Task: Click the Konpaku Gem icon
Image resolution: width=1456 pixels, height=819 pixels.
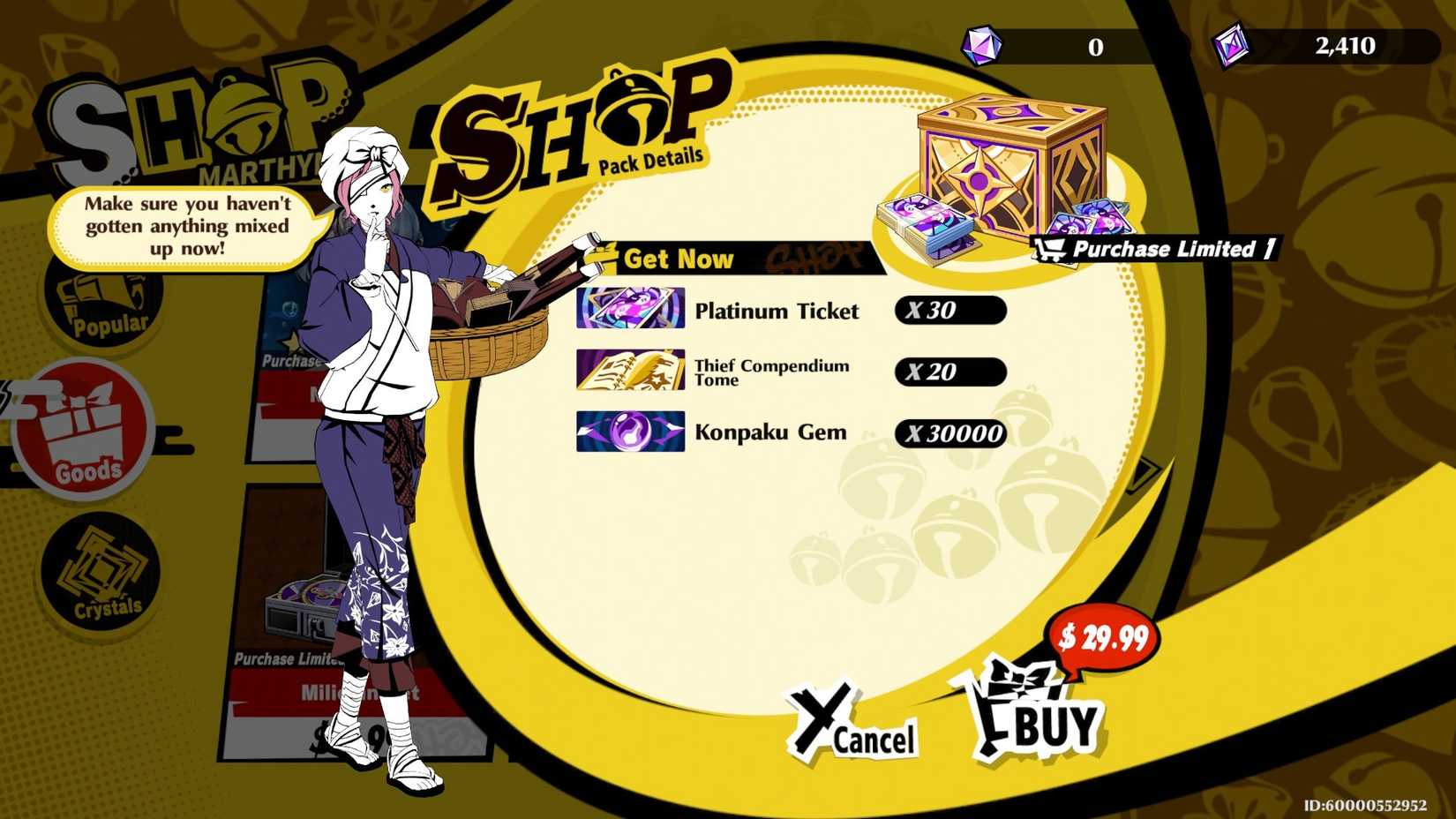Action: 631,432
